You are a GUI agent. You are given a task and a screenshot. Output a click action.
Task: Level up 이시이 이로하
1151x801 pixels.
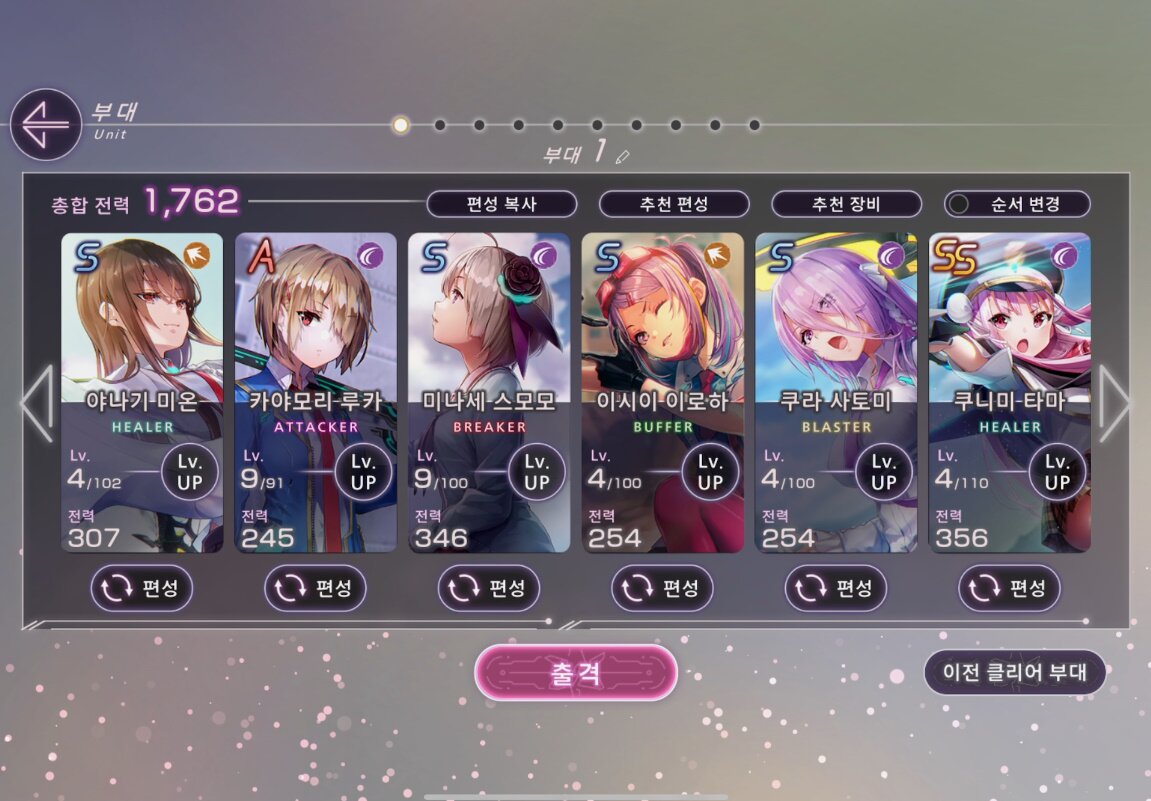pyautogui.click(x=710, y=472)
